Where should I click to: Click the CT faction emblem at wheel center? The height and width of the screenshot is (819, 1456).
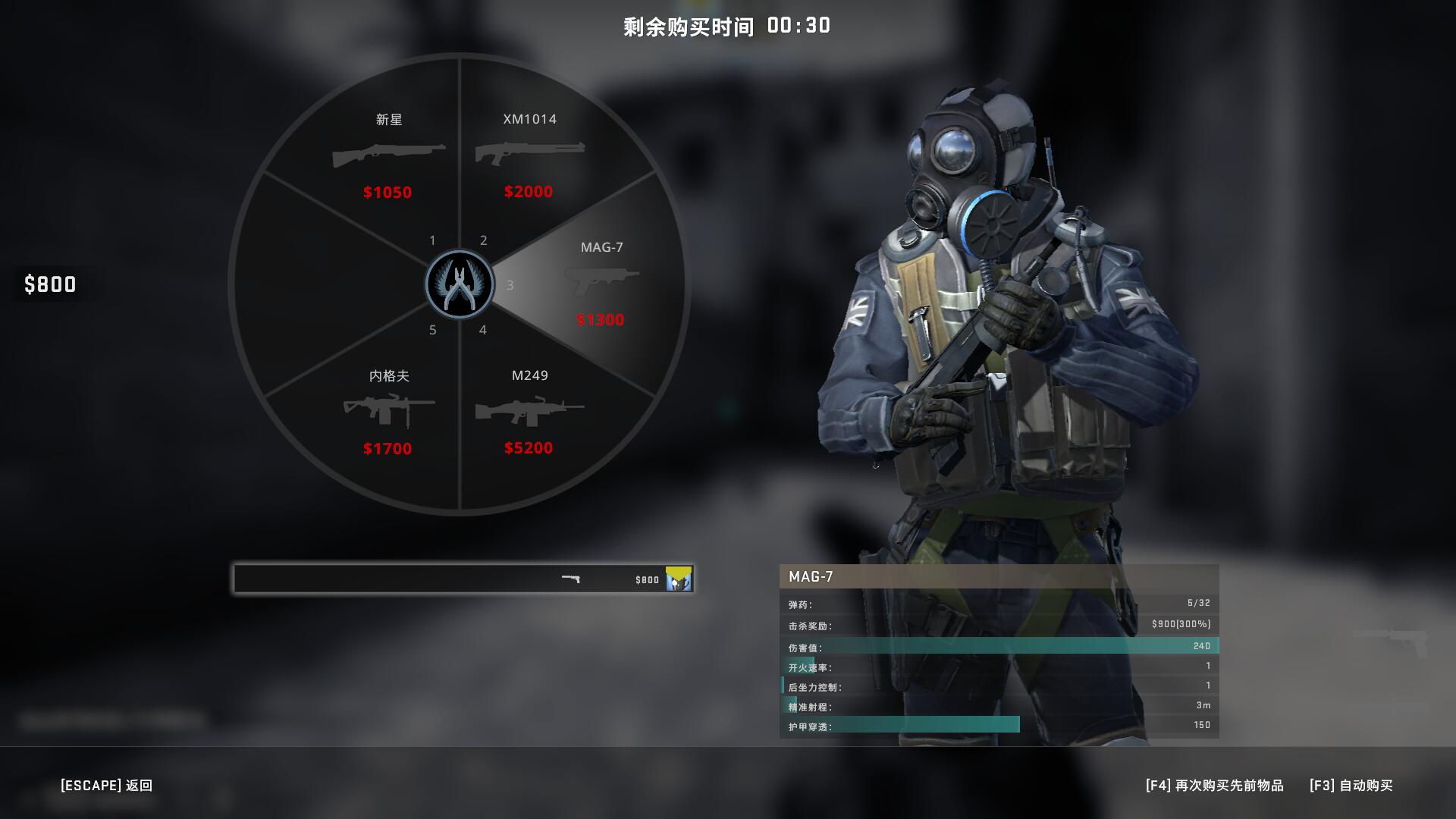460,284
